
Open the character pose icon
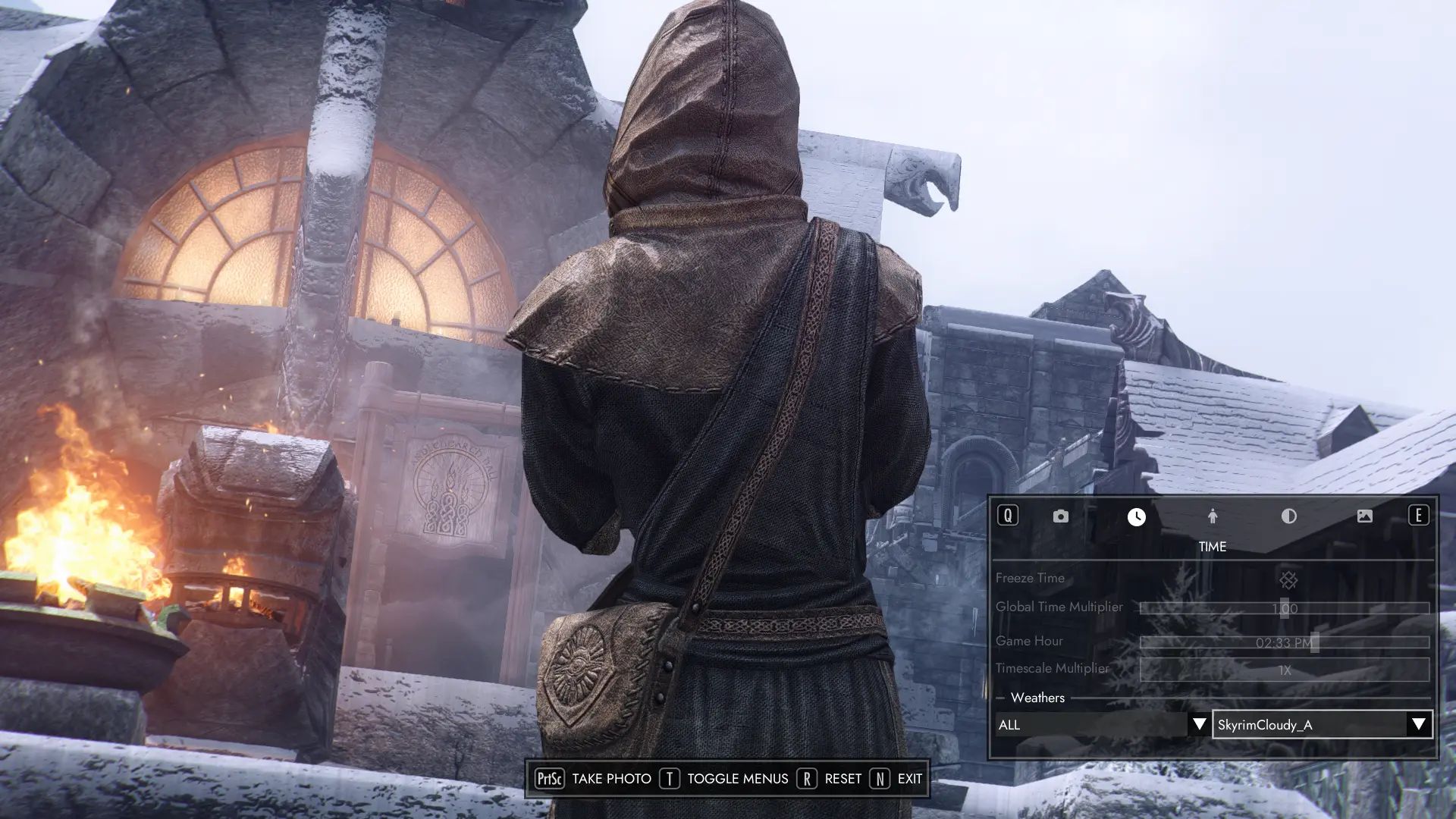tap(1213, 516)
